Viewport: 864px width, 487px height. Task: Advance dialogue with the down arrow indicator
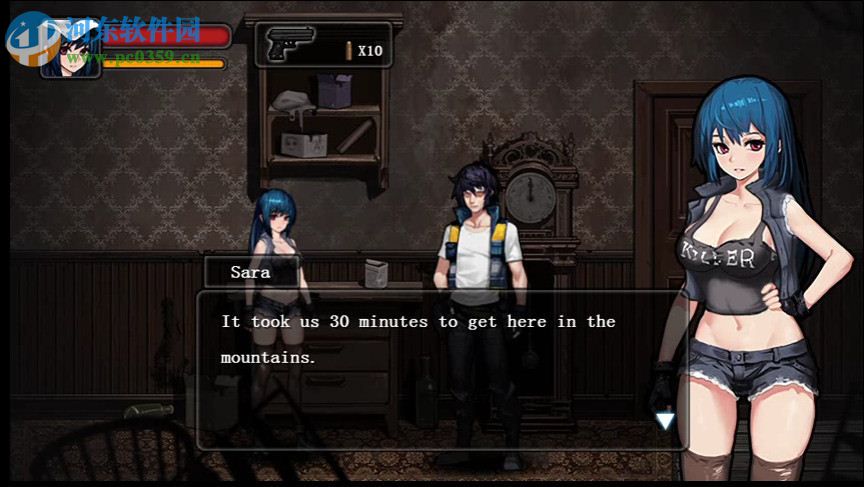point(665,421)
